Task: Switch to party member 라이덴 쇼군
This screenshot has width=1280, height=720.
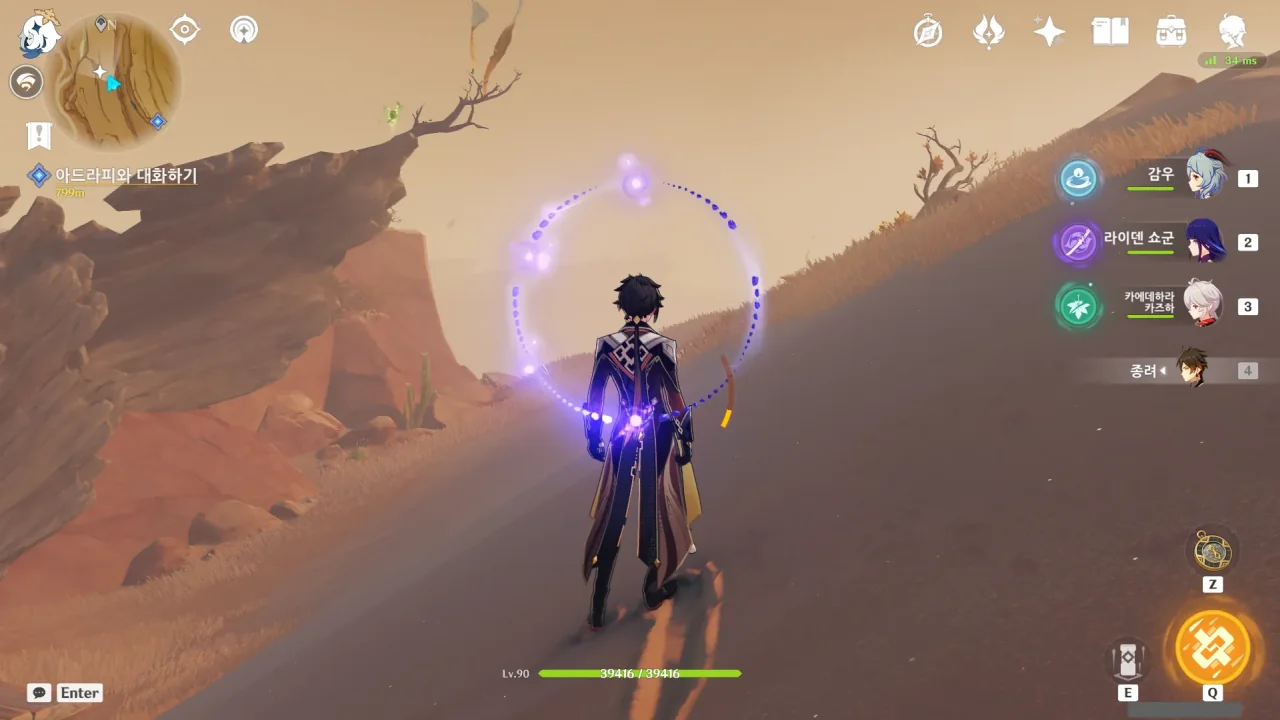Action: 1205,241
